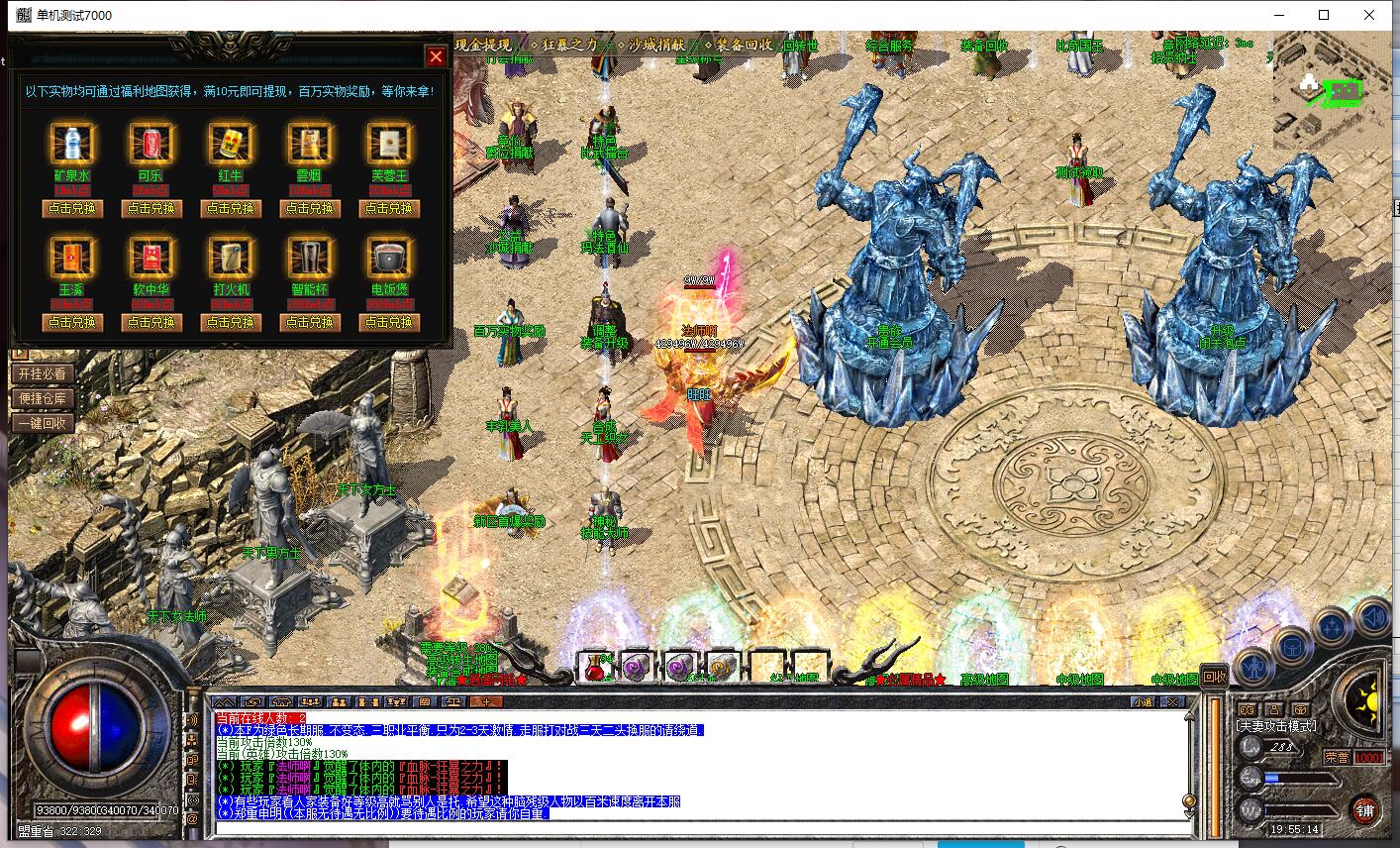Click the 回收 recycle button above chat
The image size is (1400, 848).
click(x=1214, y=677)
